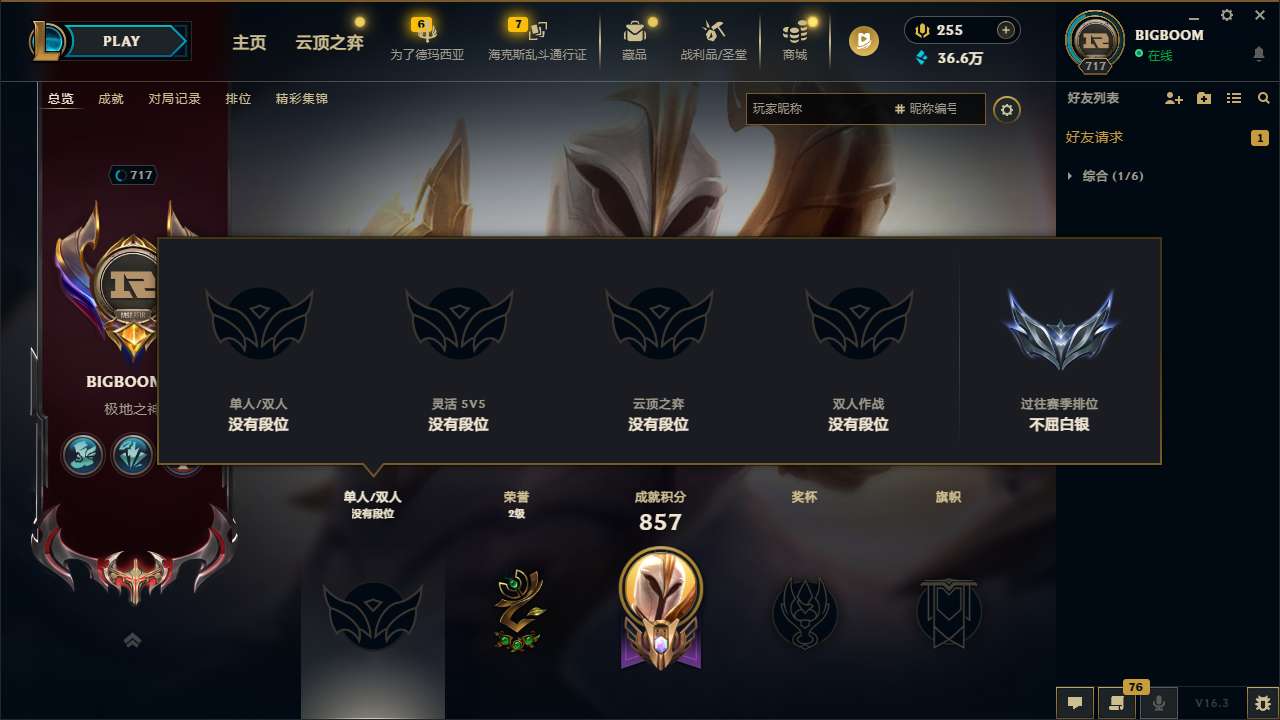
Task: Click the PLAY button
Action: tap(122, 41)
